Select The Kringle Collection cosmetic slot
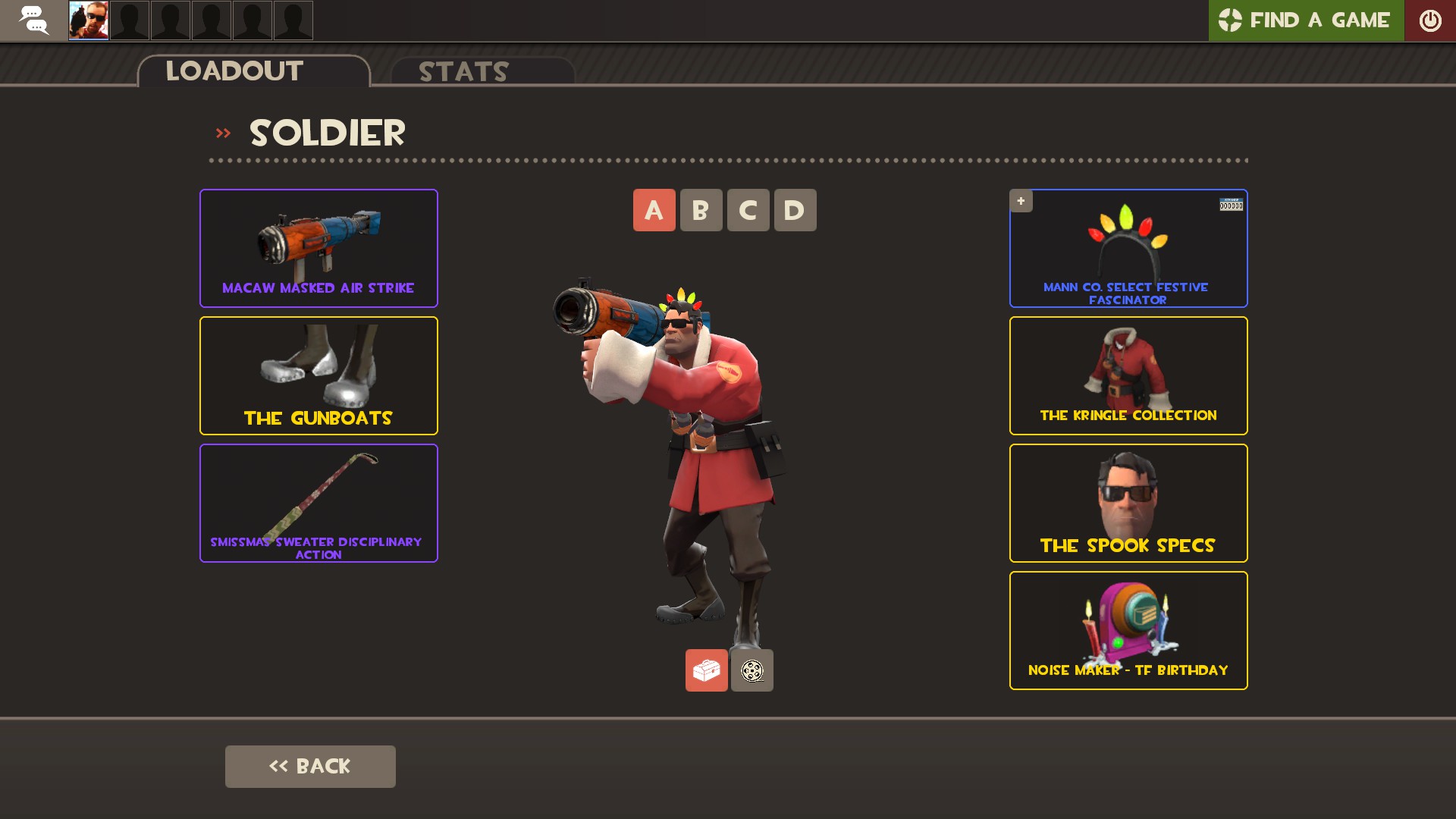This screenshot has height=819, width=1456. point(1128,375)
